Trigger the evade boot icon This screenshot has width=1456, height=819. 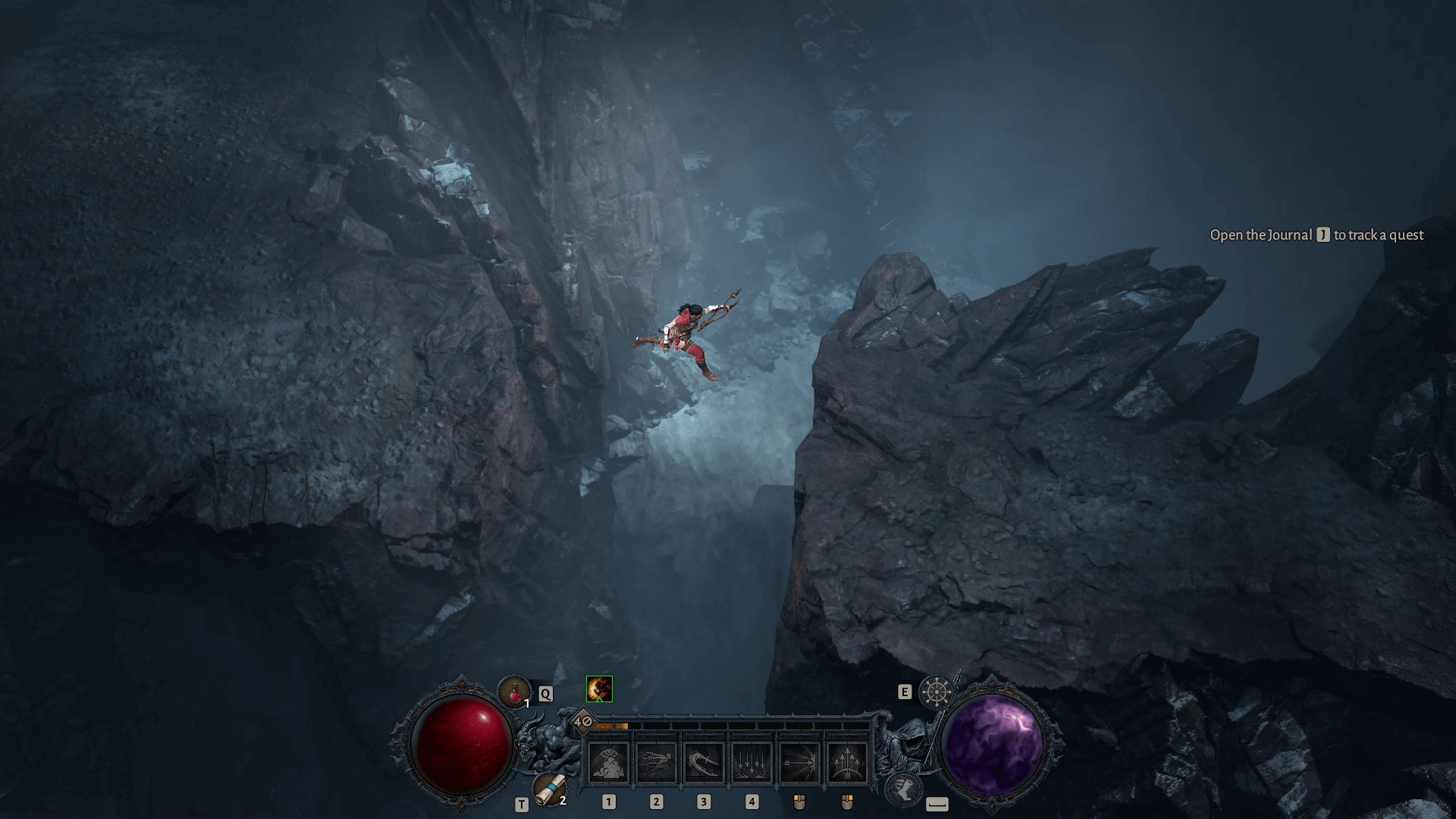(902, 789)
